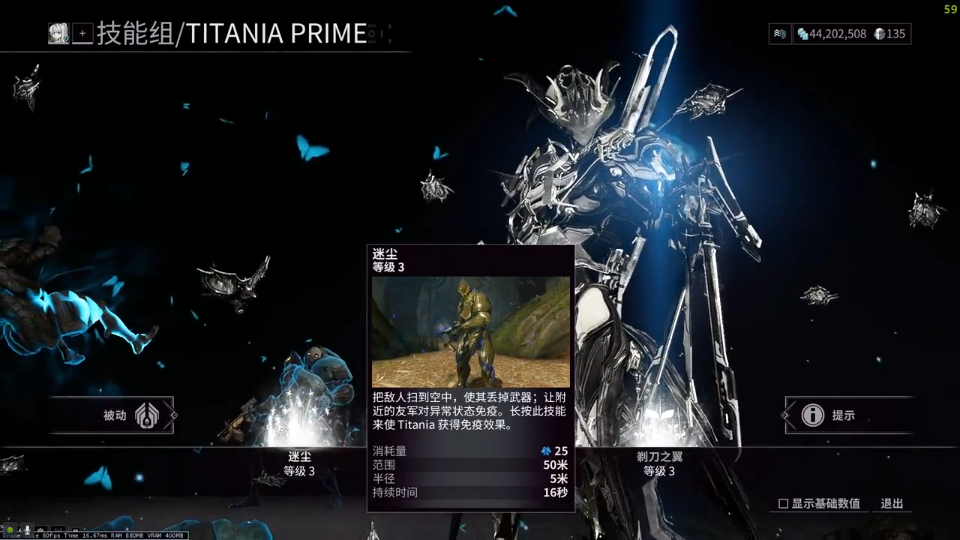Click the 迷尘 ability preview image
The image size is (960, 540).
point(470,332)
